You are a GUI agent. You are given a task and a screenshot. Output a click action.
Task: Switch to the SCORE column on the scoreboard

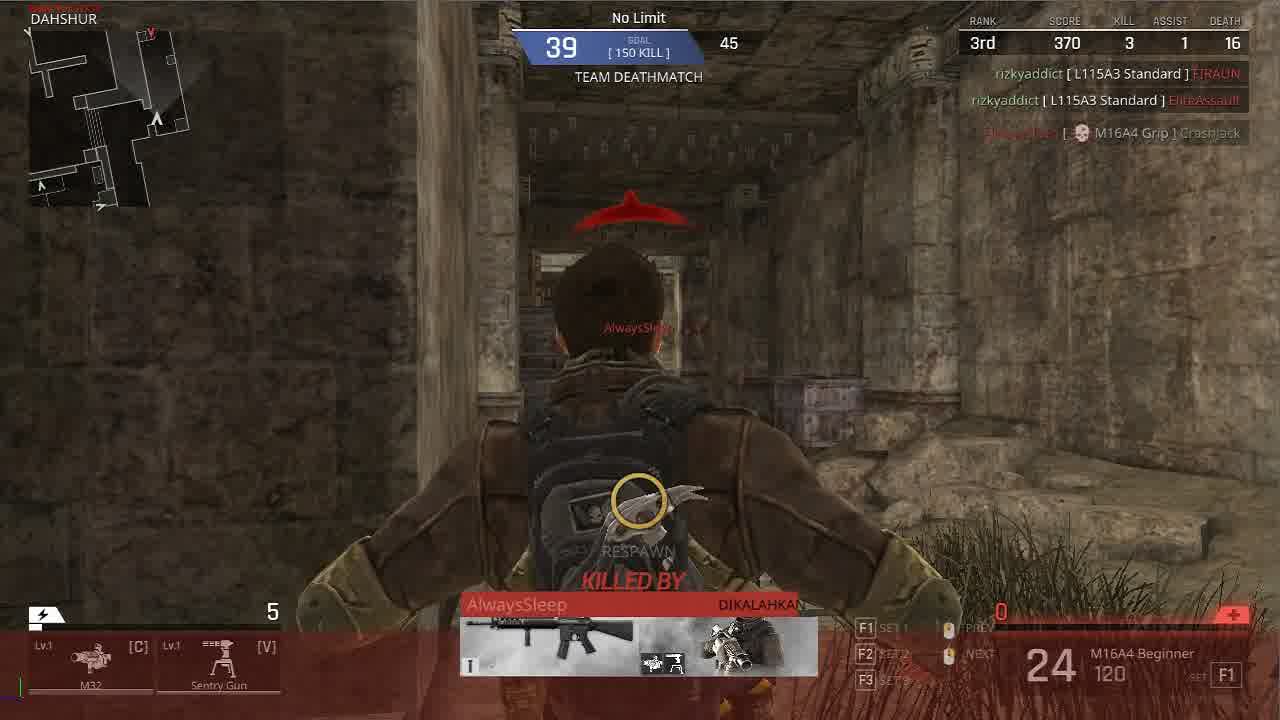1064,21
